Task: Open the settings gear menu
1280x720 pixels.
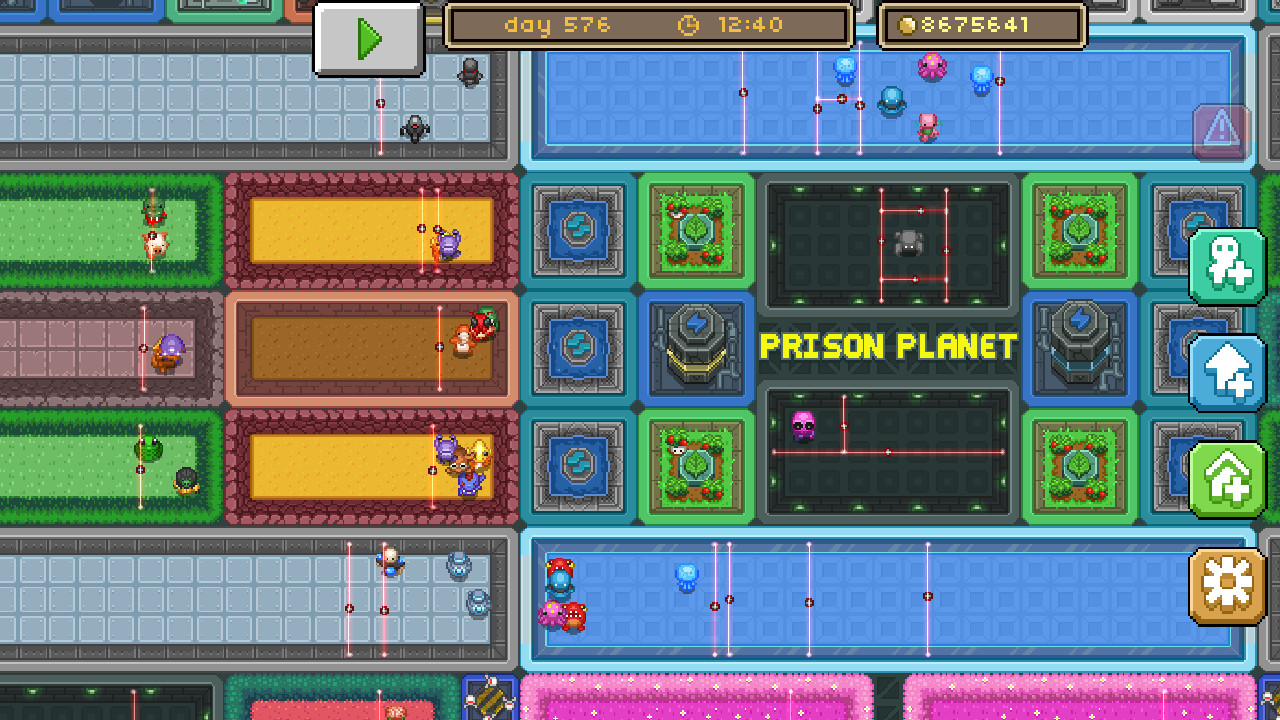Action: [1225, 586]
